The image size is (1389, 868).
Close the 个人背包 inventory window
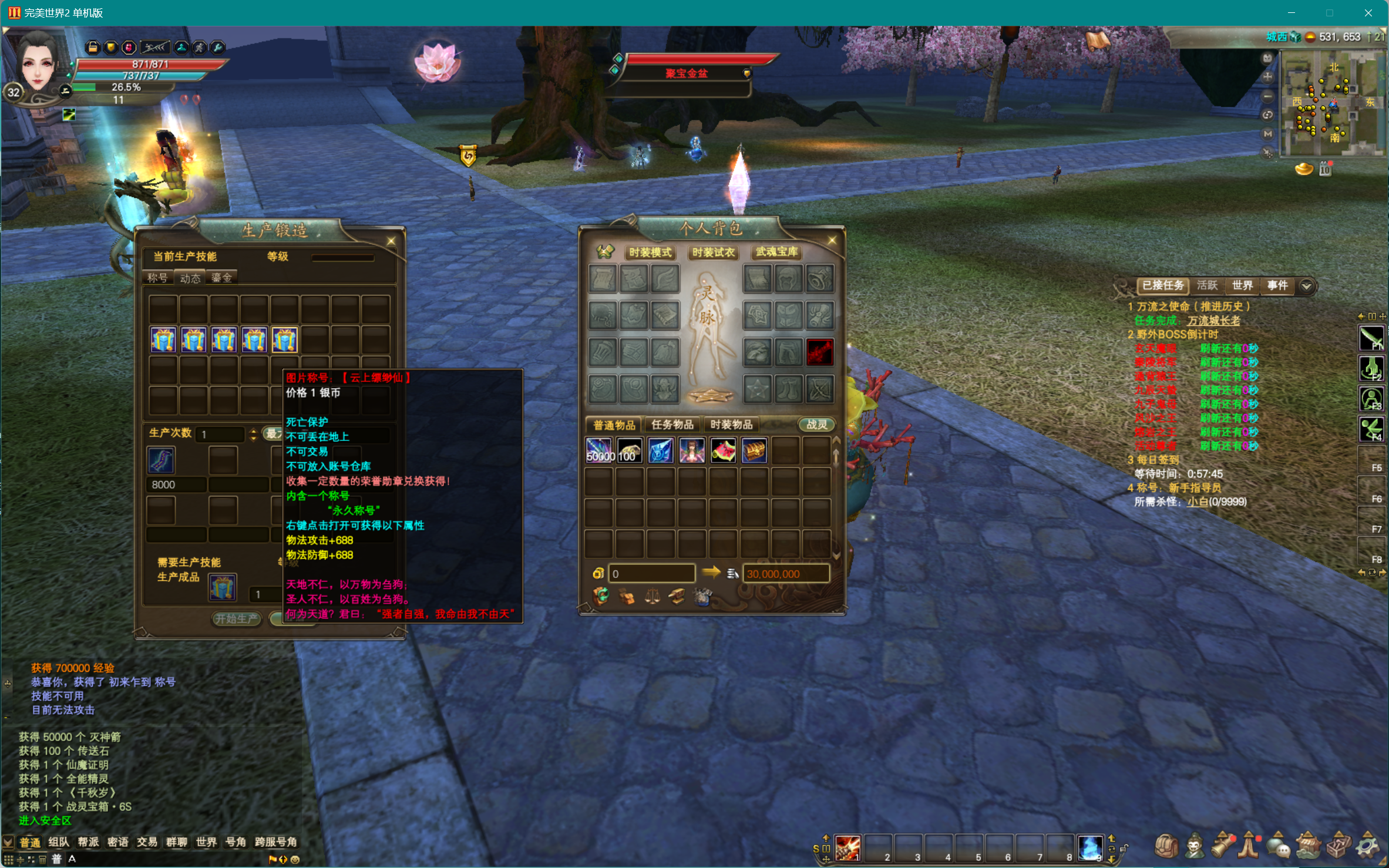click(x=832, y=240)
